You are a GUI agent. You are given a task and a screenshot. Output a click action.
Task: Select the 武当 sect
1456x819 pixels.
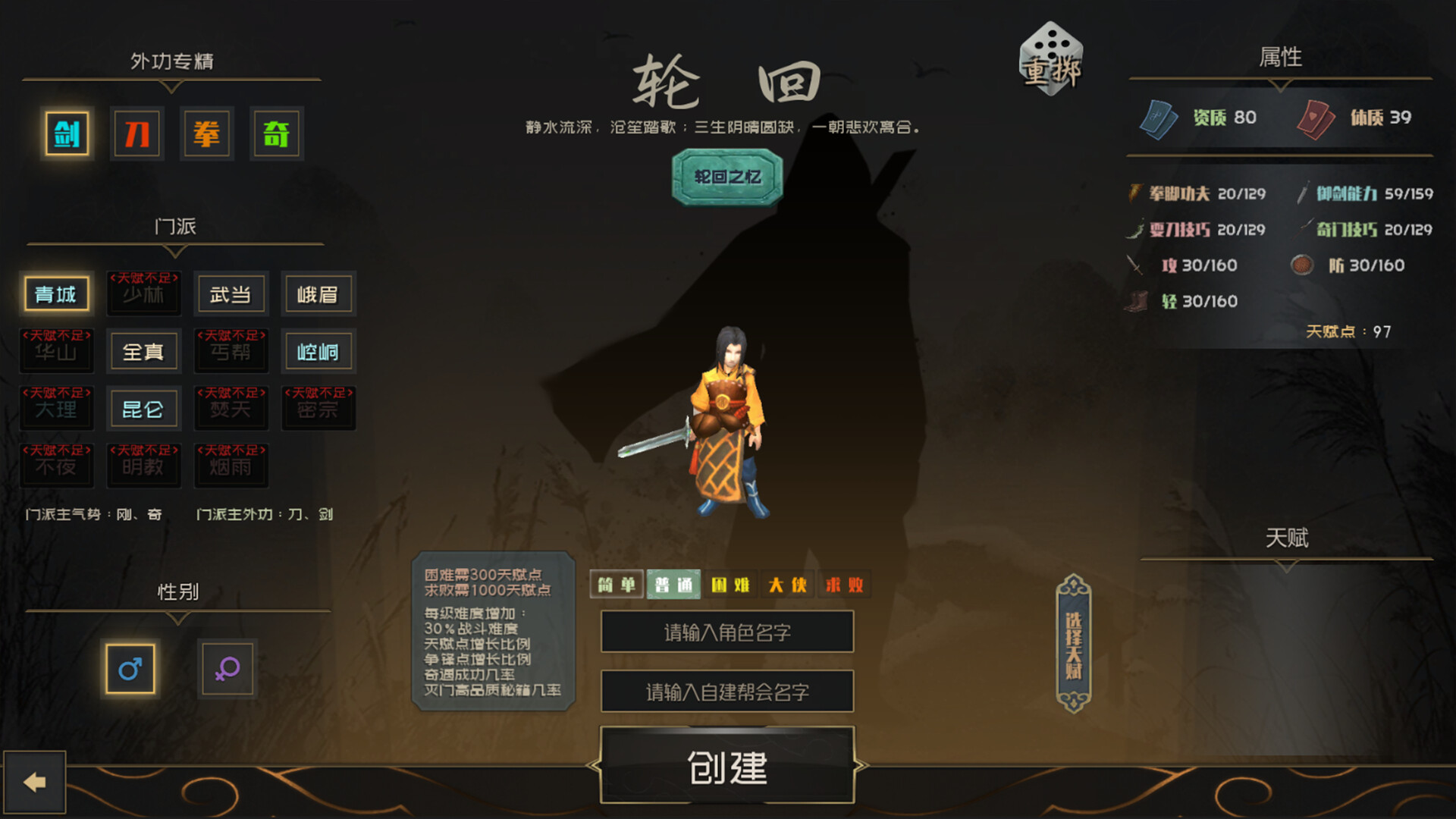click(x=231, y=294)
